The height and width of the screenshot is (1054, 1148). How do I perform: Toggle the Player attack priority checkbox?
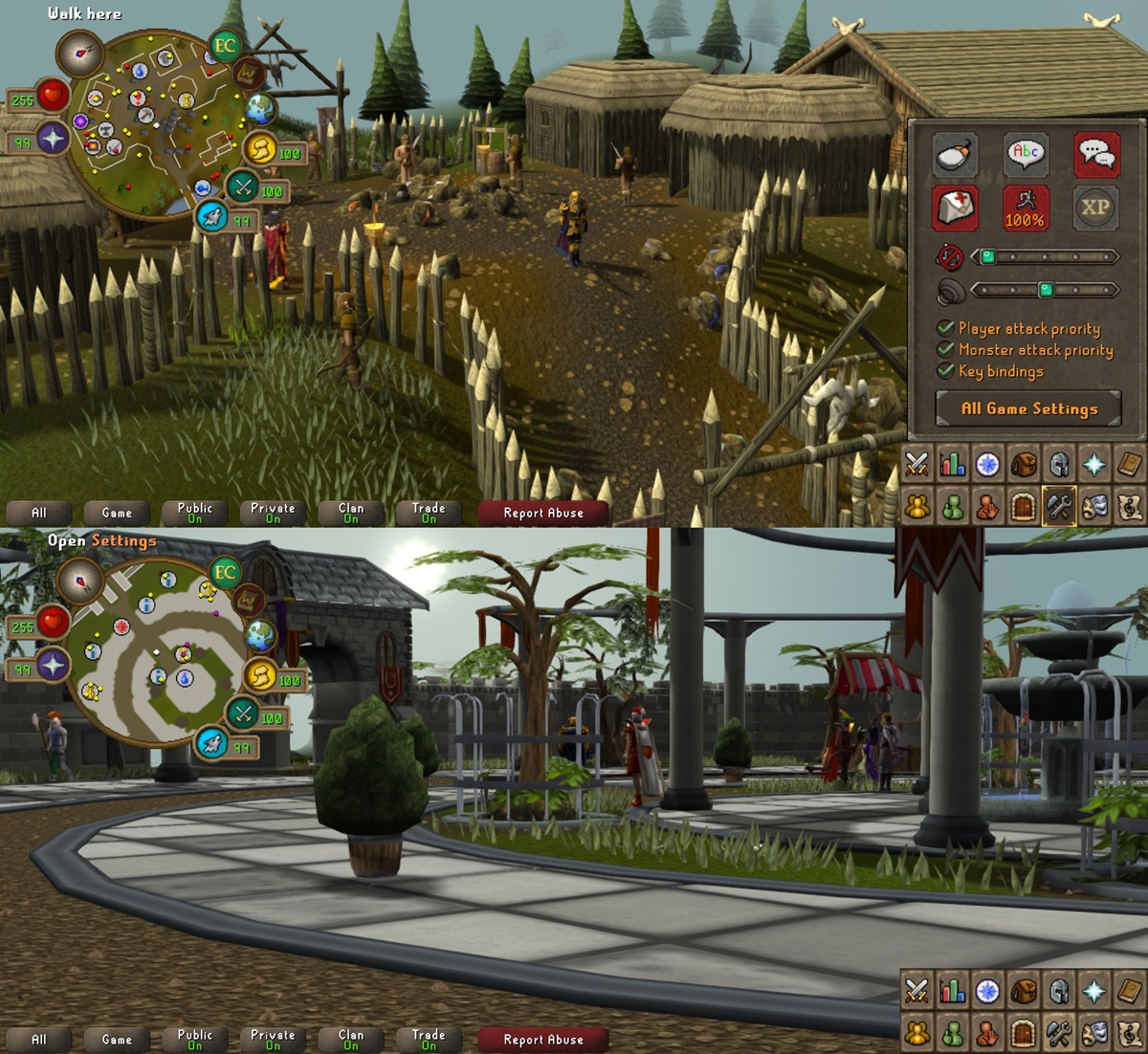pos(946,328)
